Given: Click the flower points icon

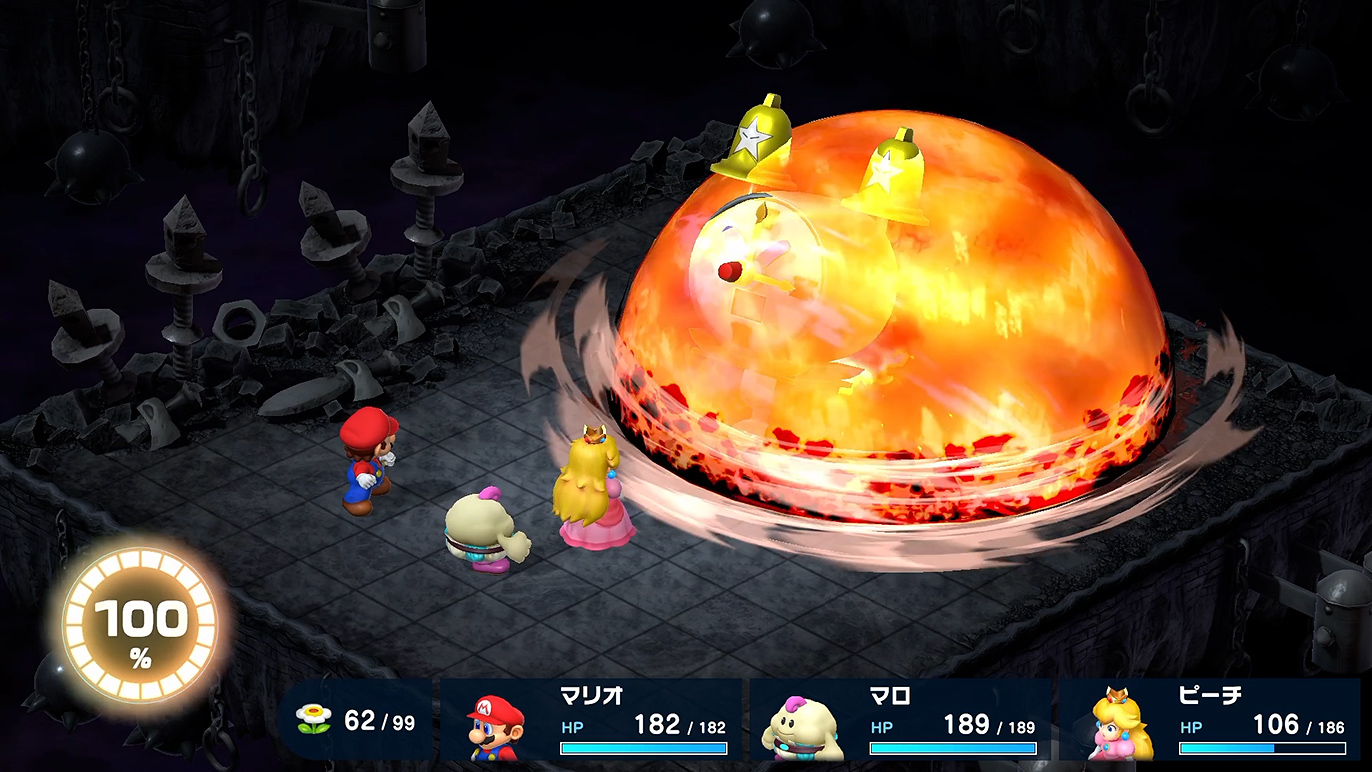Looking at the screenshot, I should point(313,720).
